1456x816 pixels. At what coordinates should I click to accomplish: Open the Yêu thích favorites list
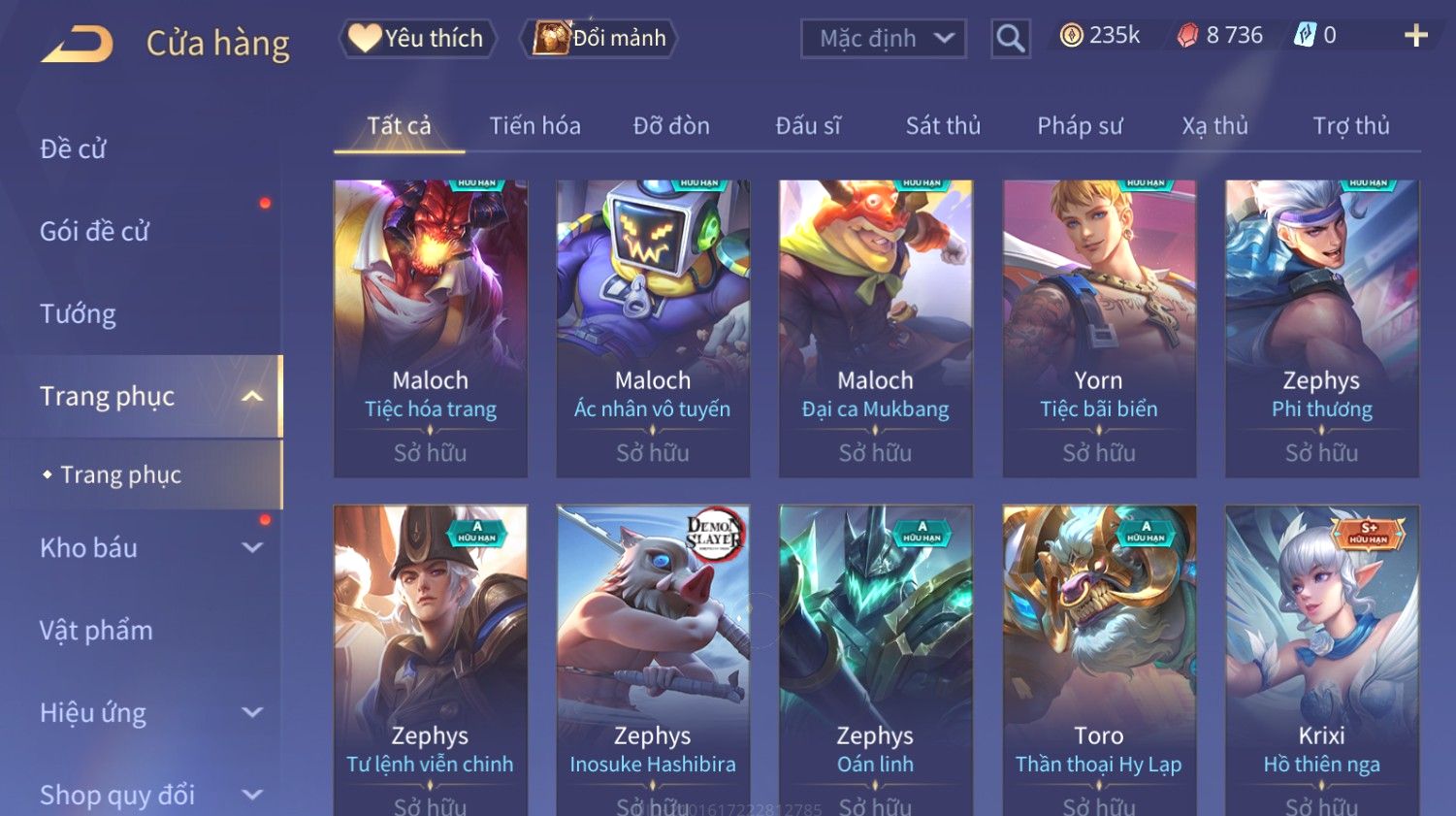[x=417, y=39]
